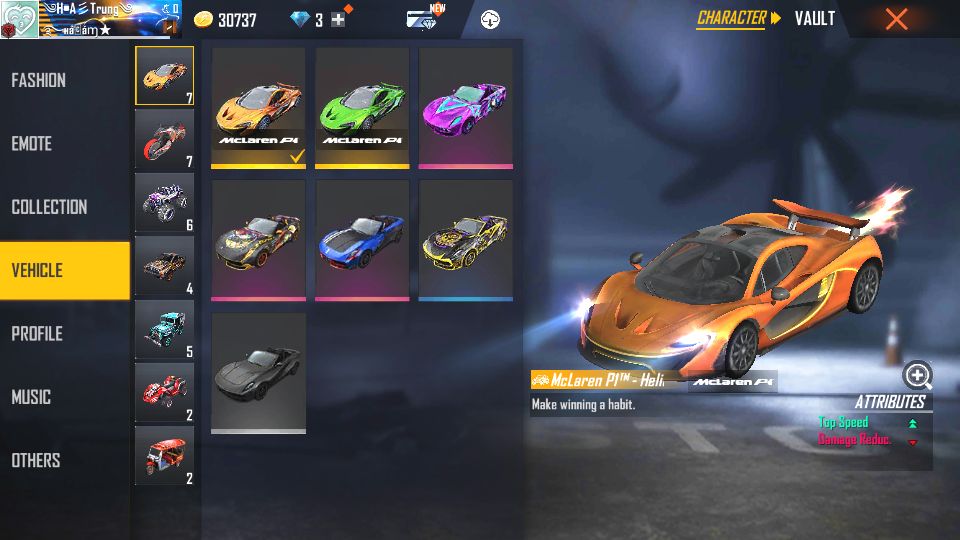Choose the plain gray sports car skin
Viewport: 960px width, 540px height.
(258, 371)
